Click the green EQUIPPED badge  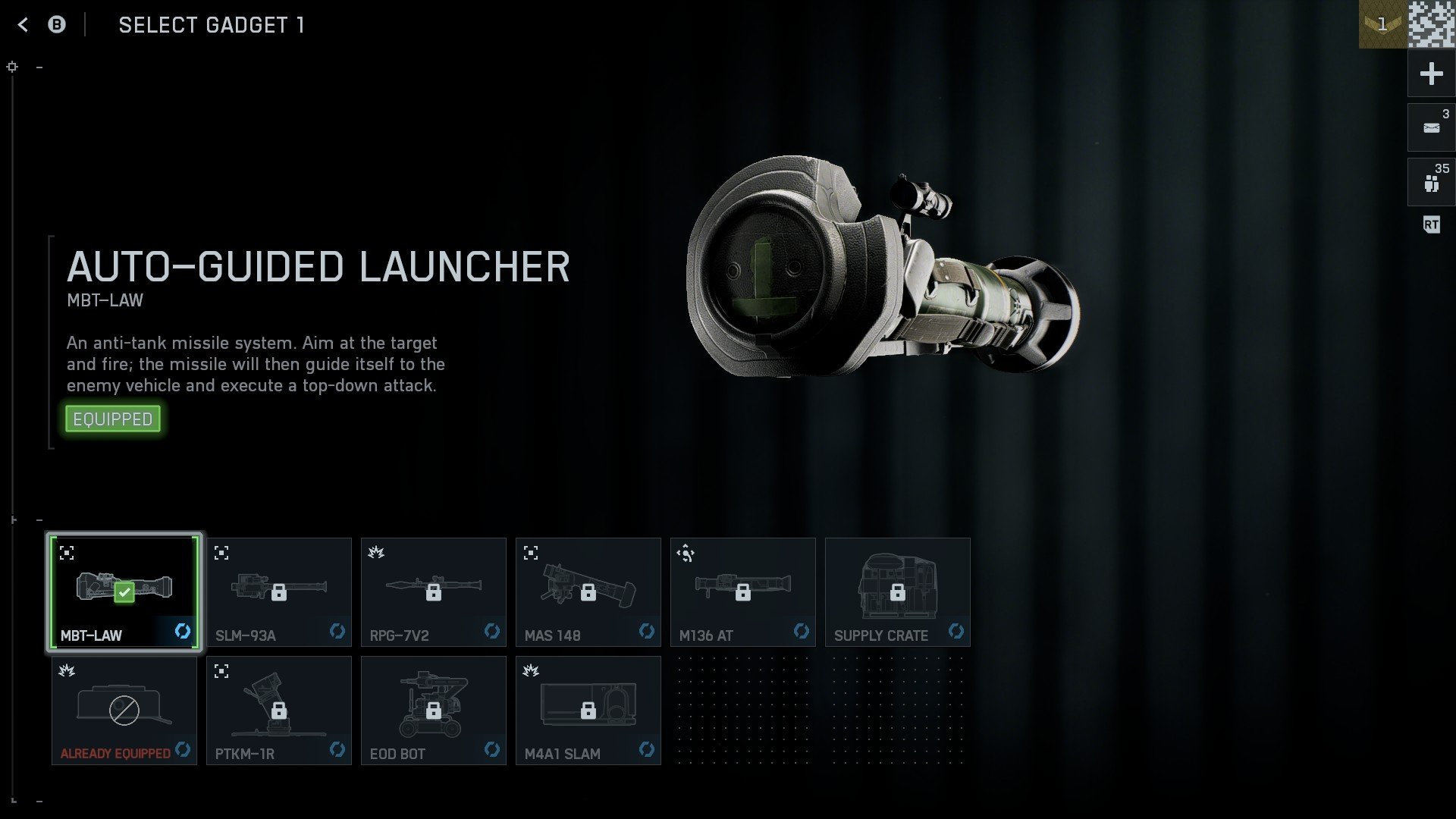click(x=112, y=418)
